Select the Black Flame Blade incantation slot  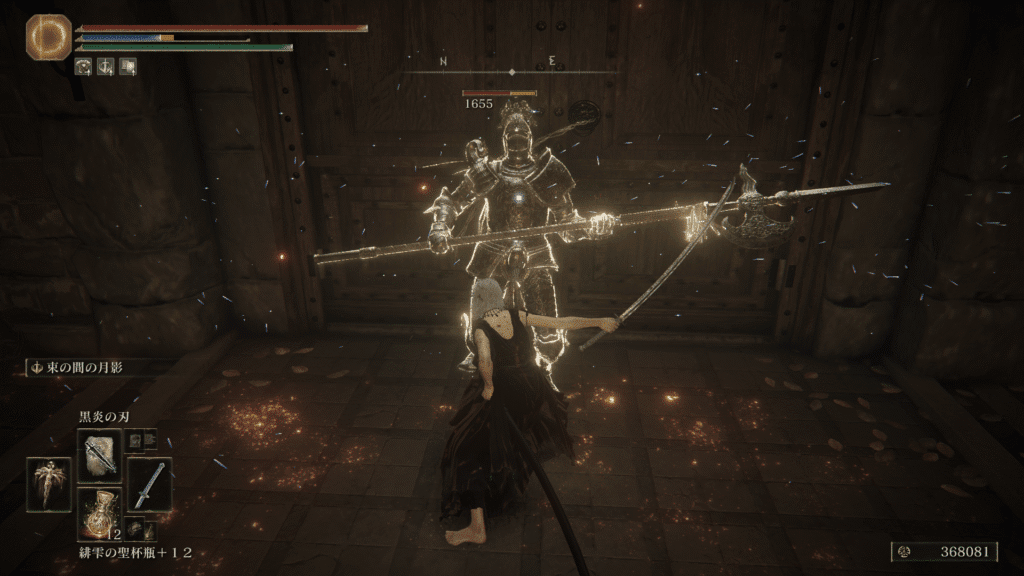tap(101, 454)
